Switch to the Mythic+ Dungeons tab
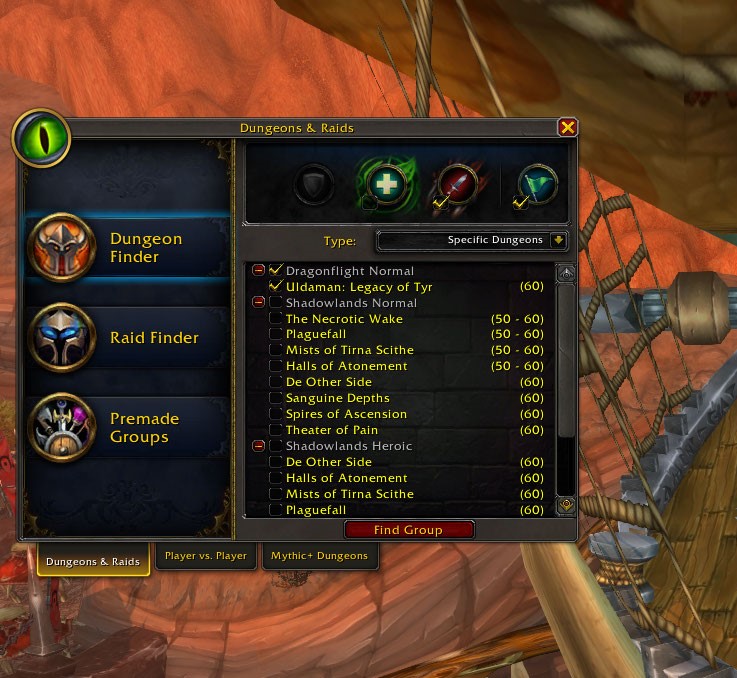The height and width of the screenshot is (678, 737). [322, 556]
